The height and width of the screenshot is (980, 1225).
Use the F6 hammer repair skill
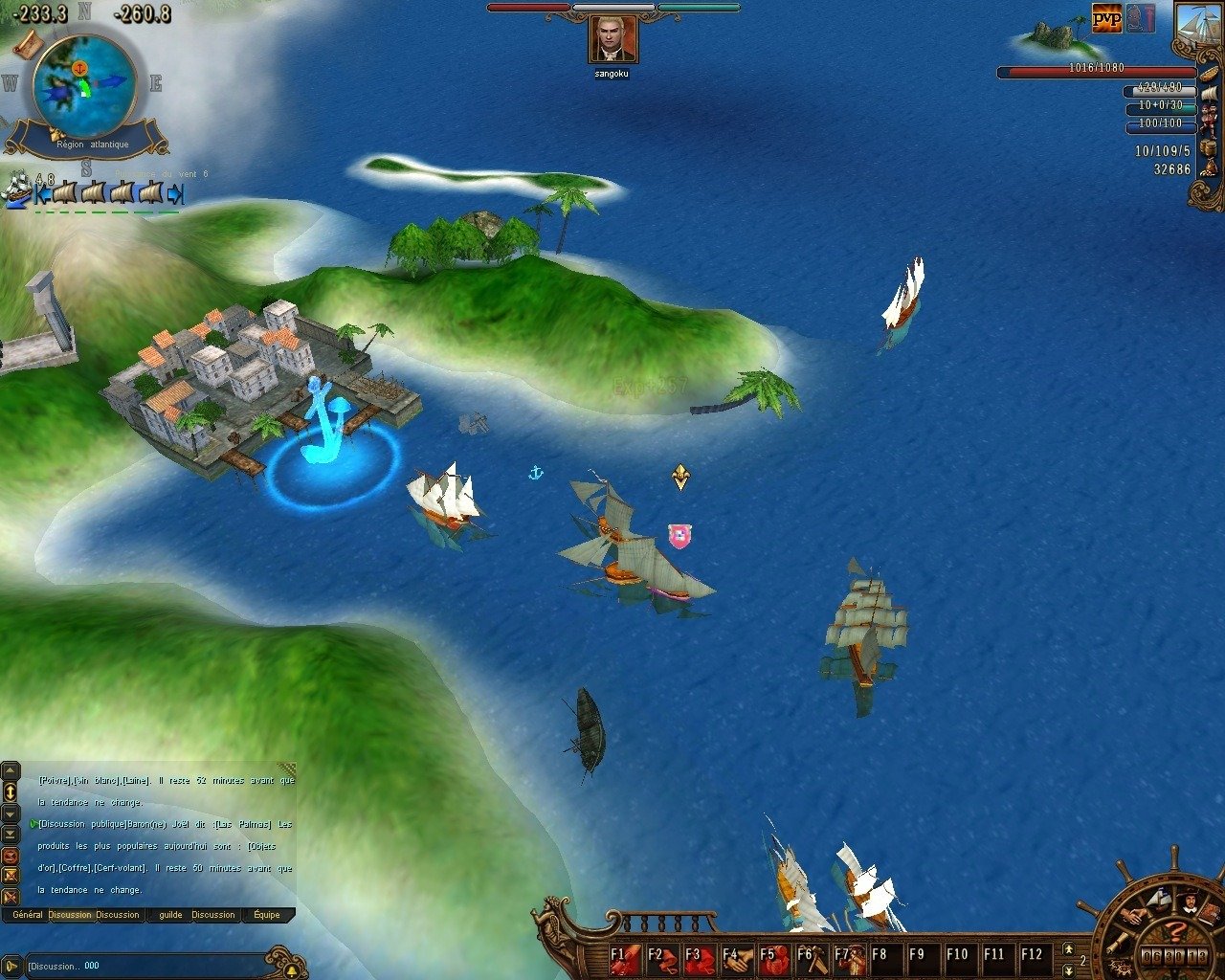[812, 955]
